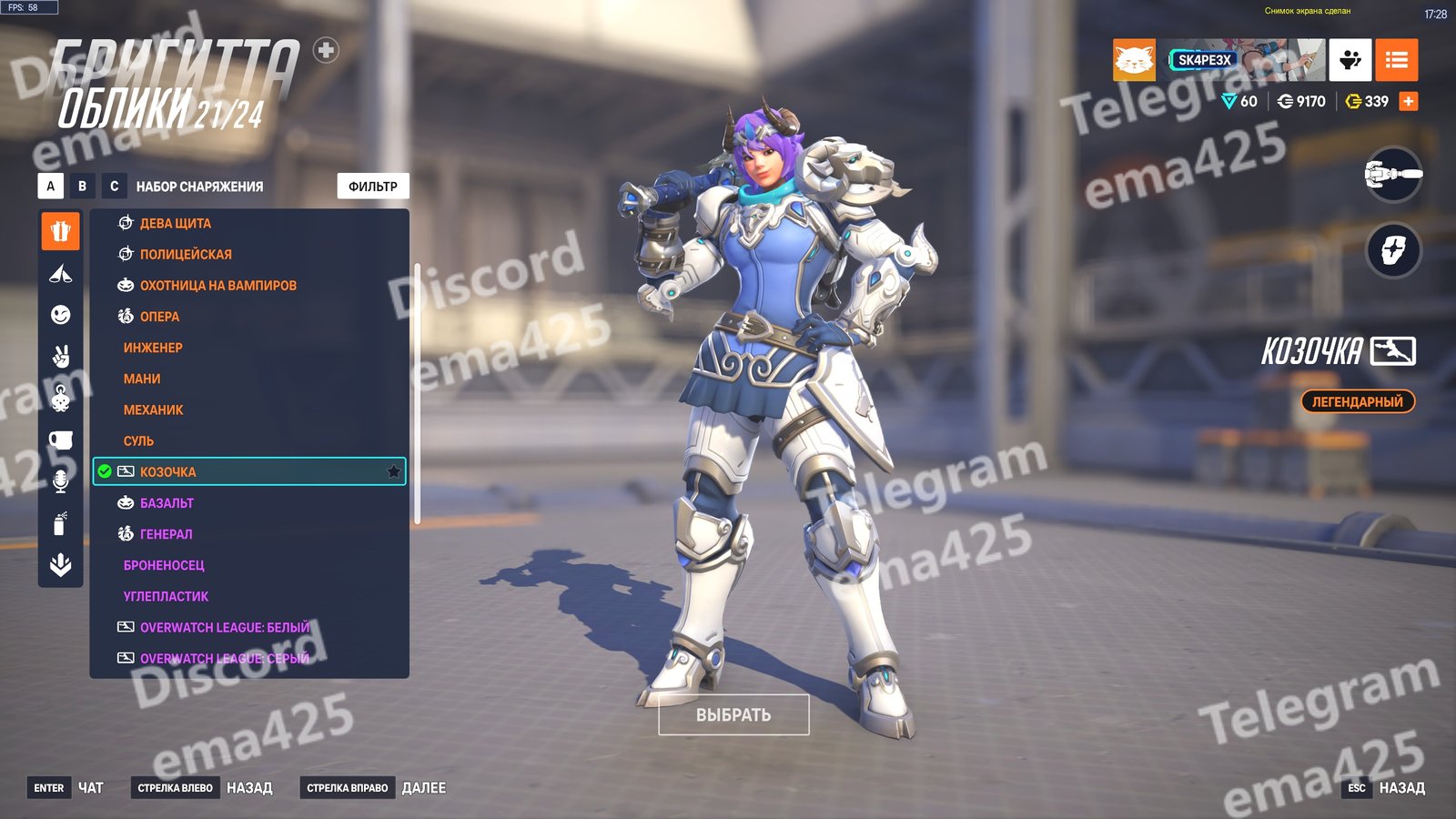
Task: Open the ФИЛЬТР skin filter
Action: pos(373,187)
